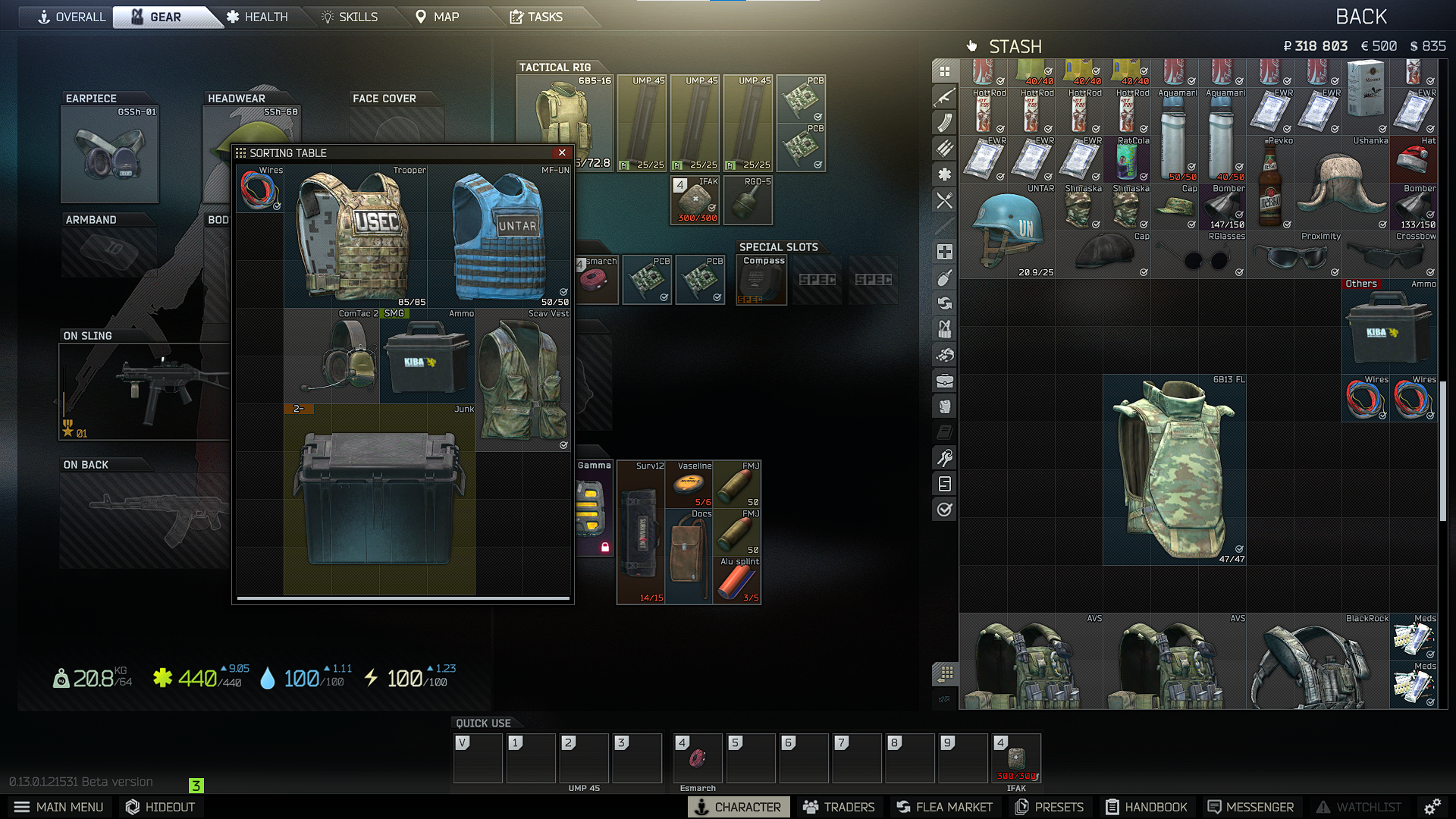Filter stash by provisions with the fork icon
Screen dimensions: 1456x819
pyautogui.click(x=944, y=200)
